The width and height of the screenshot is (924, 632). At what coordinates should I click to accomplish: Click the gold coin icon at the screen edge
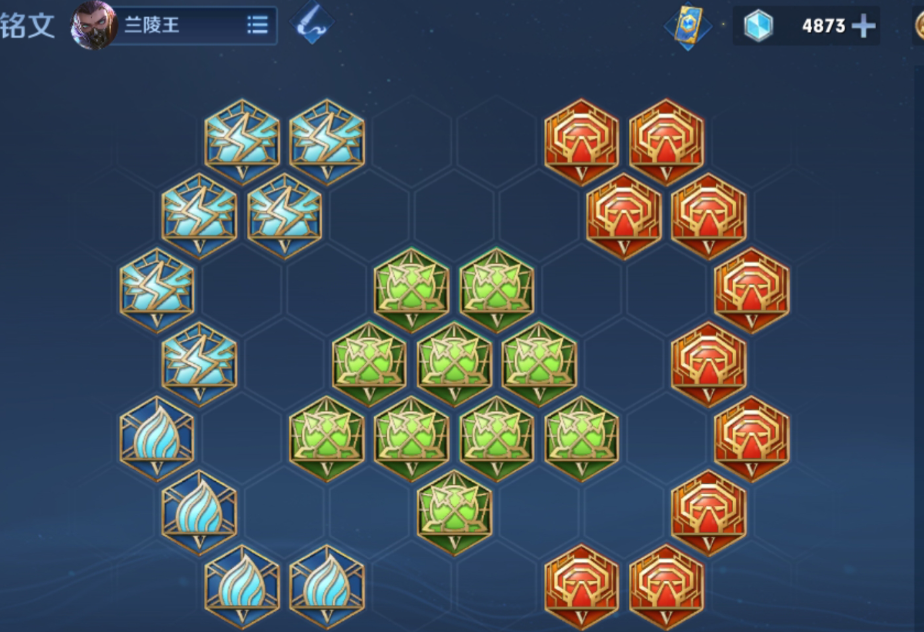[919, 26]
